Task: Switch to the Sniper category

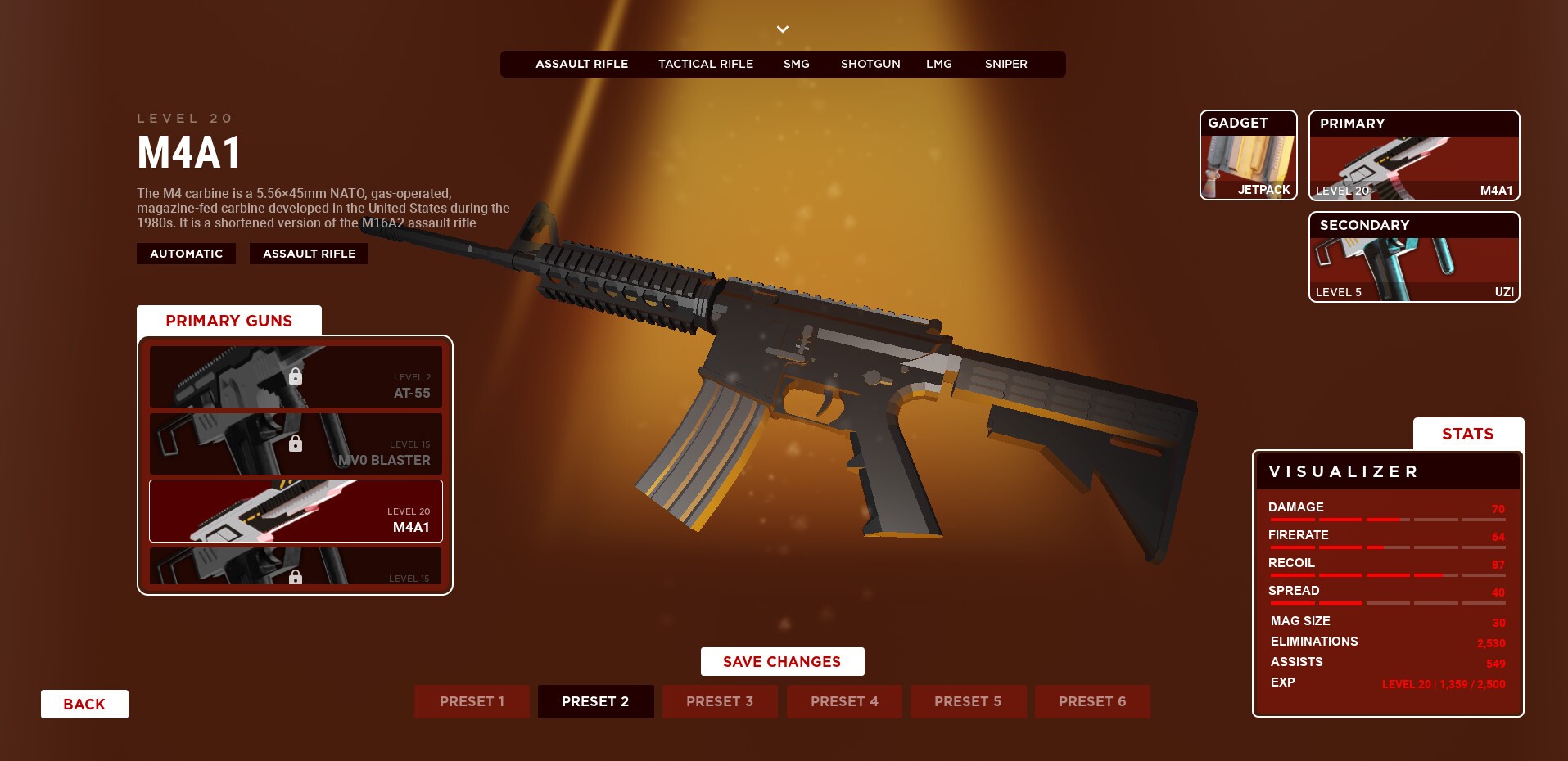Action: tap(1005, 64)
